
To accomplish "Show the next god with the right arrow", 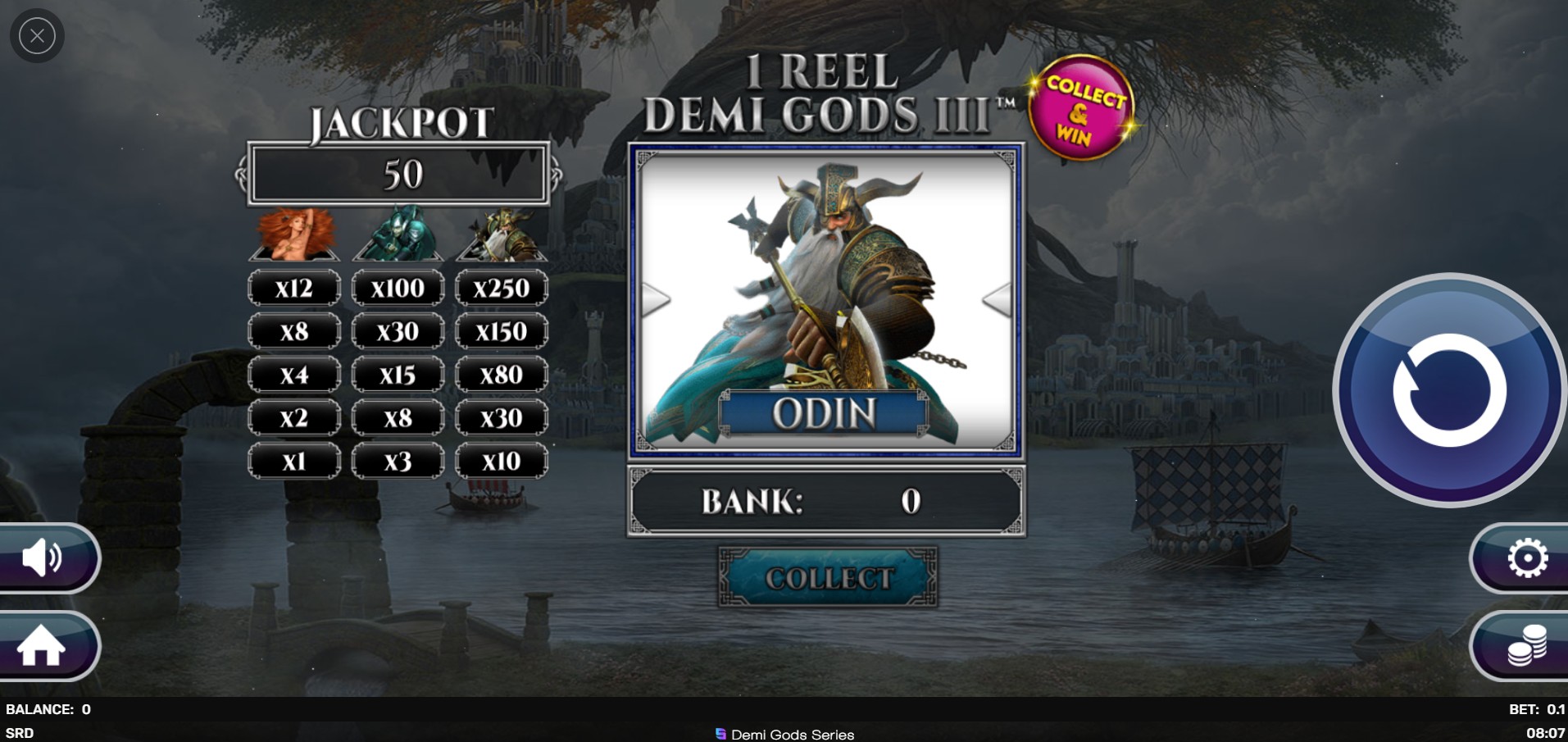I will [998, 299].
